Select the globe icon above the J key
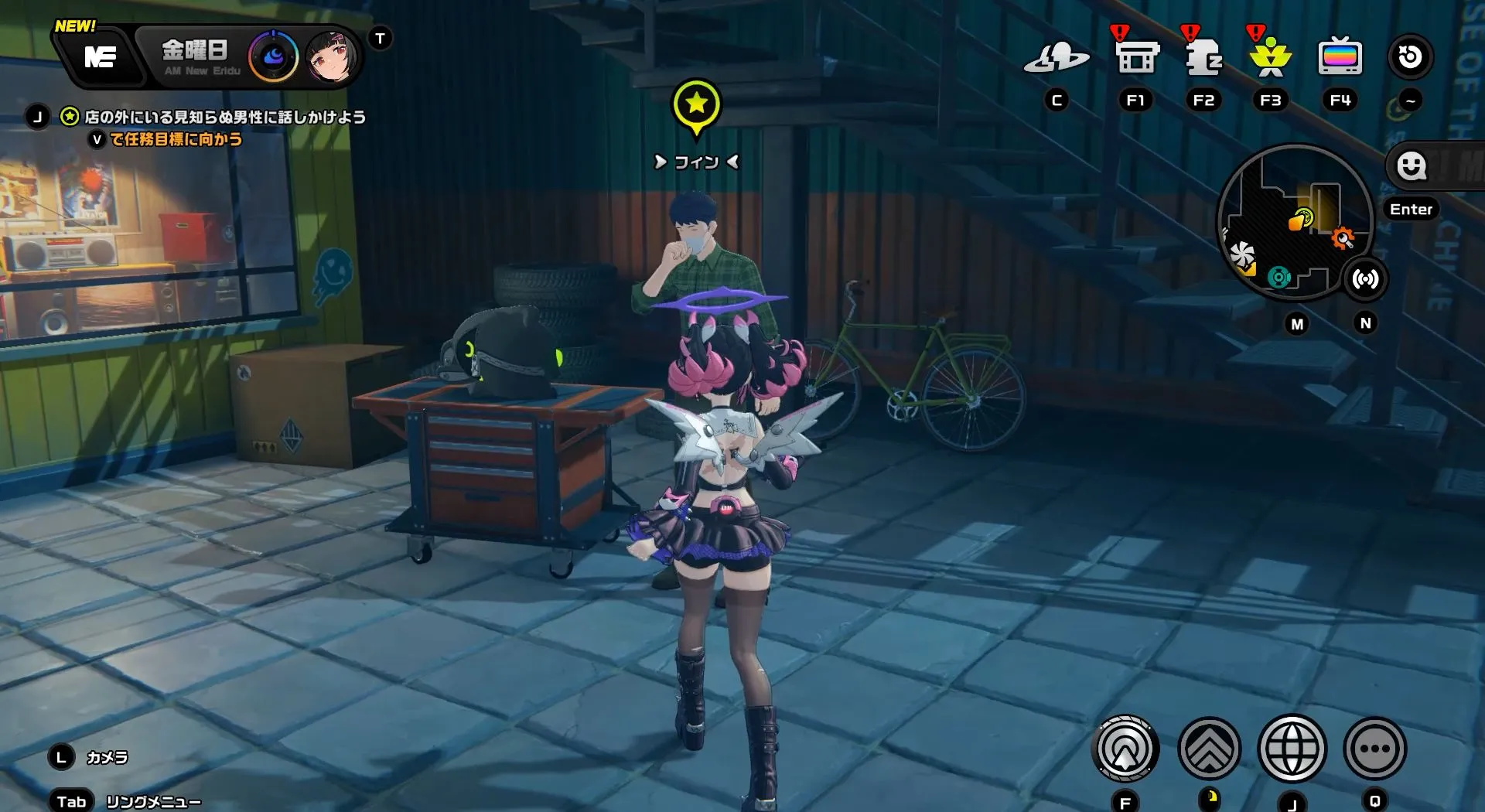Image resolution: width=1485 pixels, height=812 pixels. click(x=1294, y=749)
